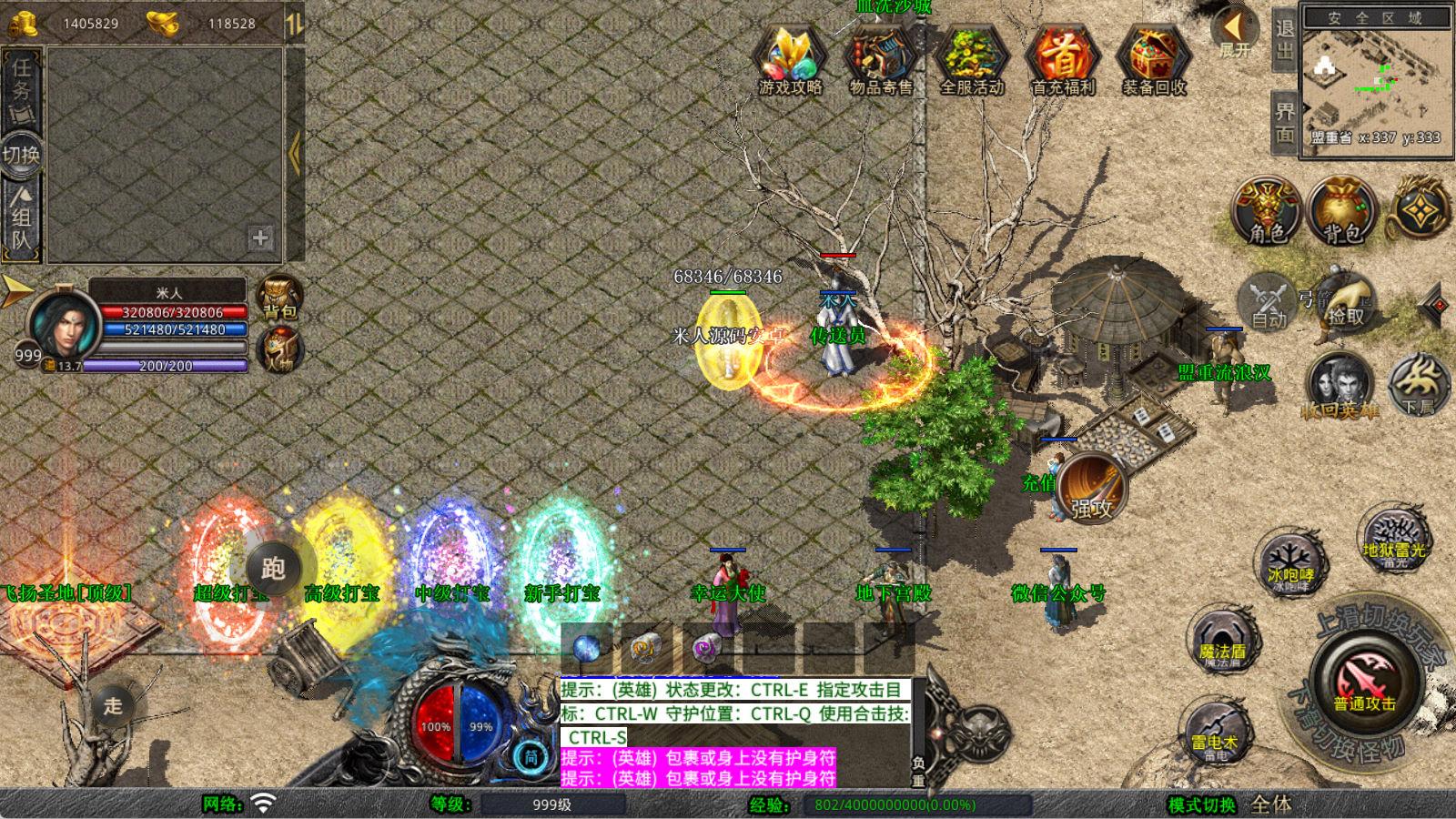Open the 角色 character panel

[x=1266, y=211]
